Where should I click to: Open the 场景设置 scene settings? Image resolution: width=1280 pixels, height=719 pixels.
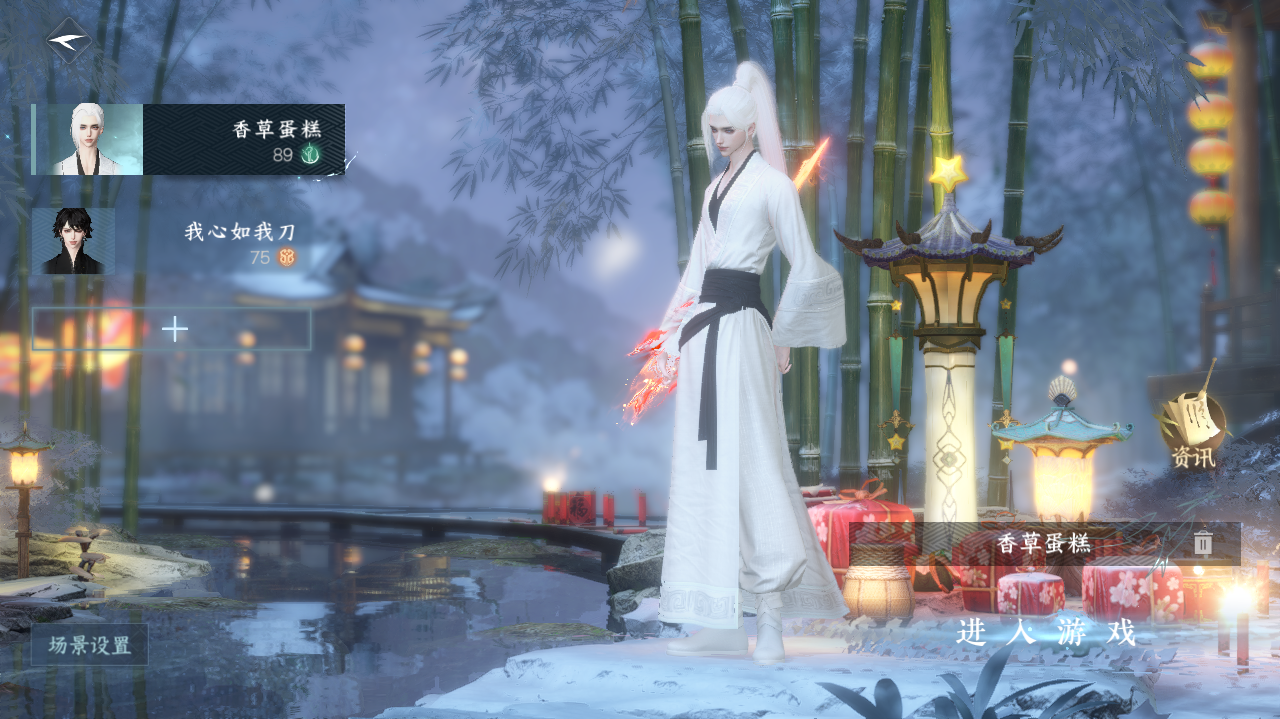point(90,645)
